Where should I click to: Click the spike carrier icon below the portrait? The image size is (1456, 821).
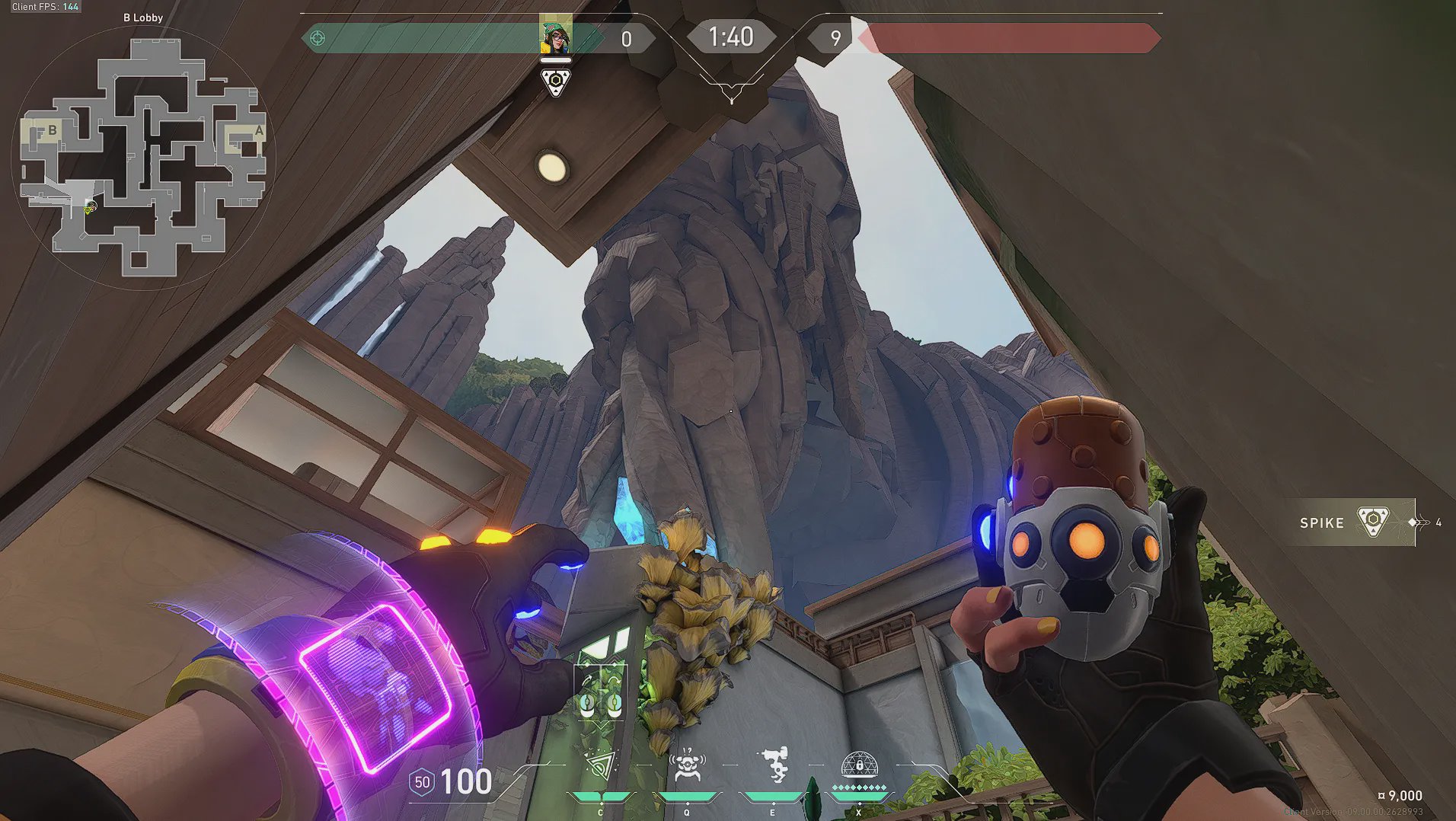556,81
